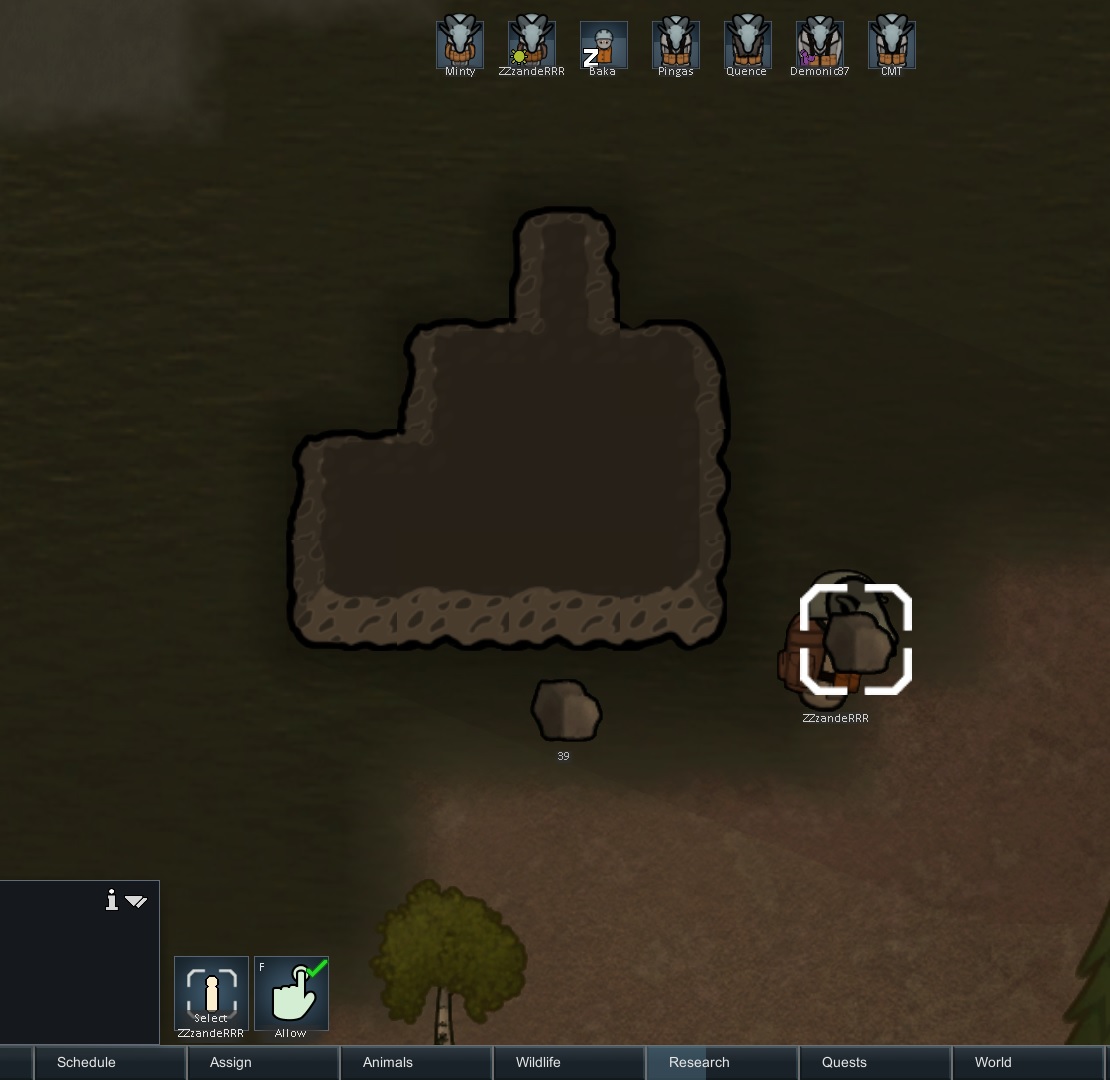Open the Schedule tab
The height and width of the screenshot is (1080, 1110).
[x=86, y=1062]
